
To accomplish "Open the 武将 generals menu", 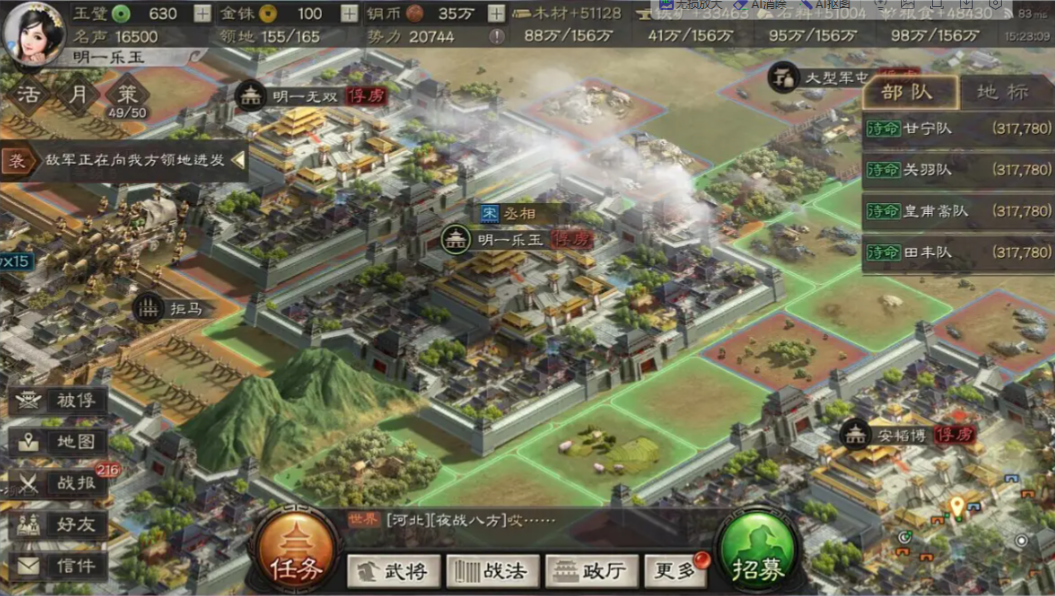I will coord(393,571).
